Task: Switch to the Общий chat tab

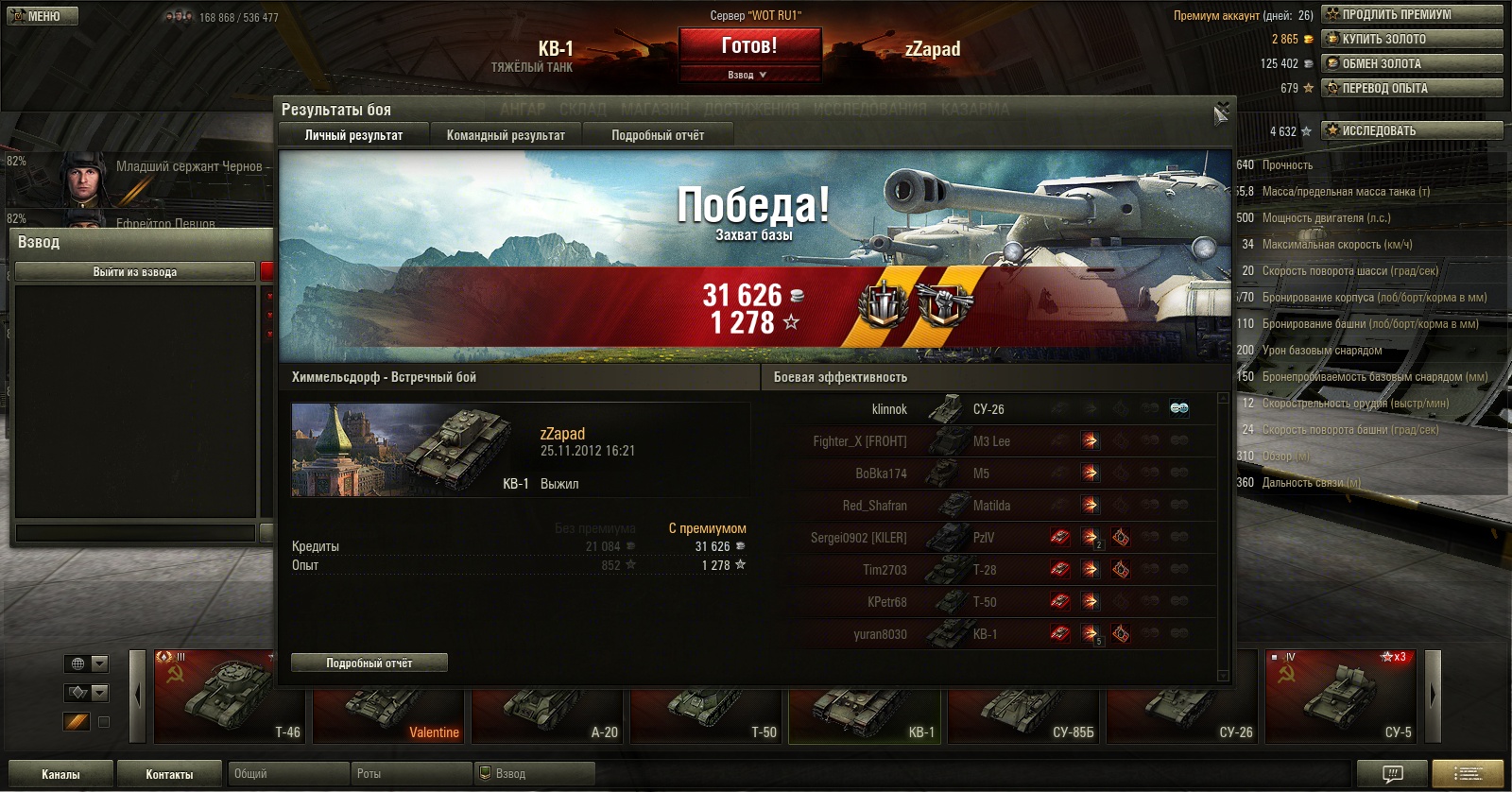Action: coord(288,774)
